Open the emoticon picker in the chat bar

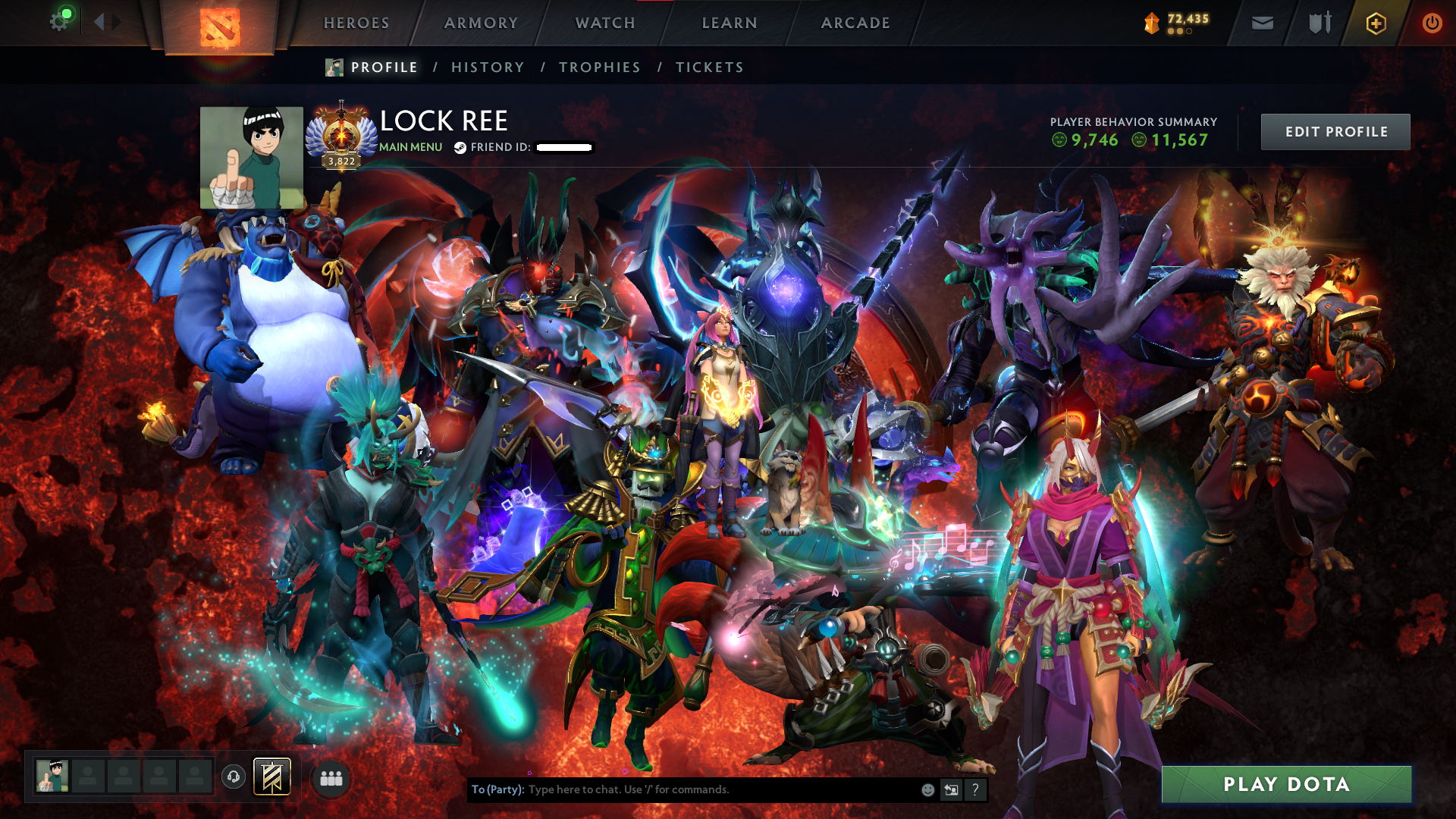pos(927,789)
